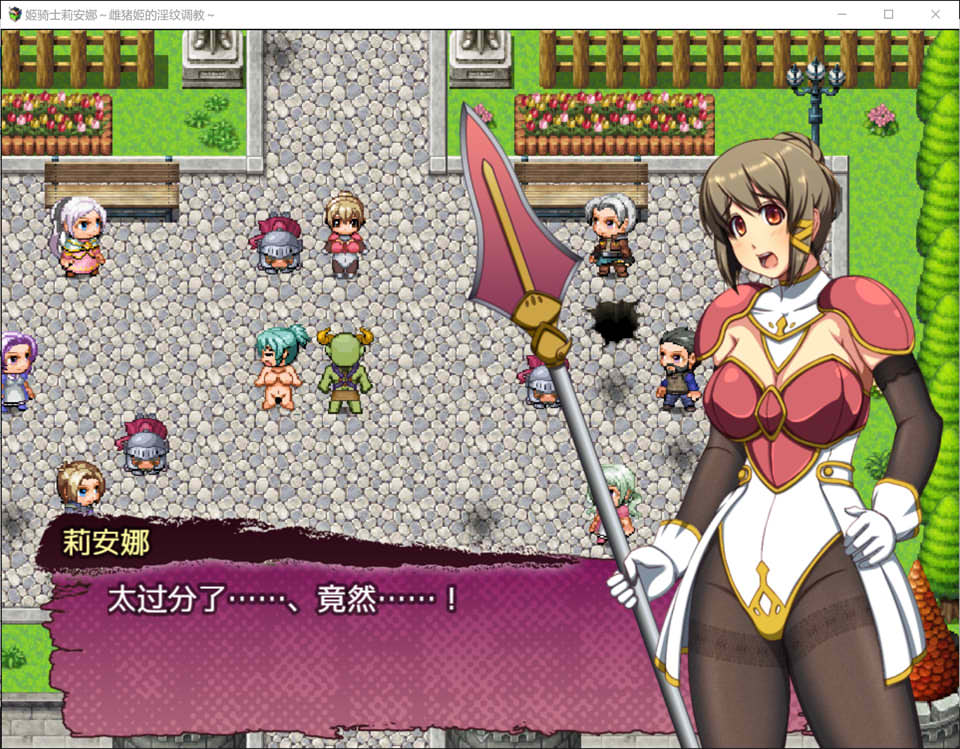Minimize the game window
This screenshot has width=960, height=749.
(841, 14)
